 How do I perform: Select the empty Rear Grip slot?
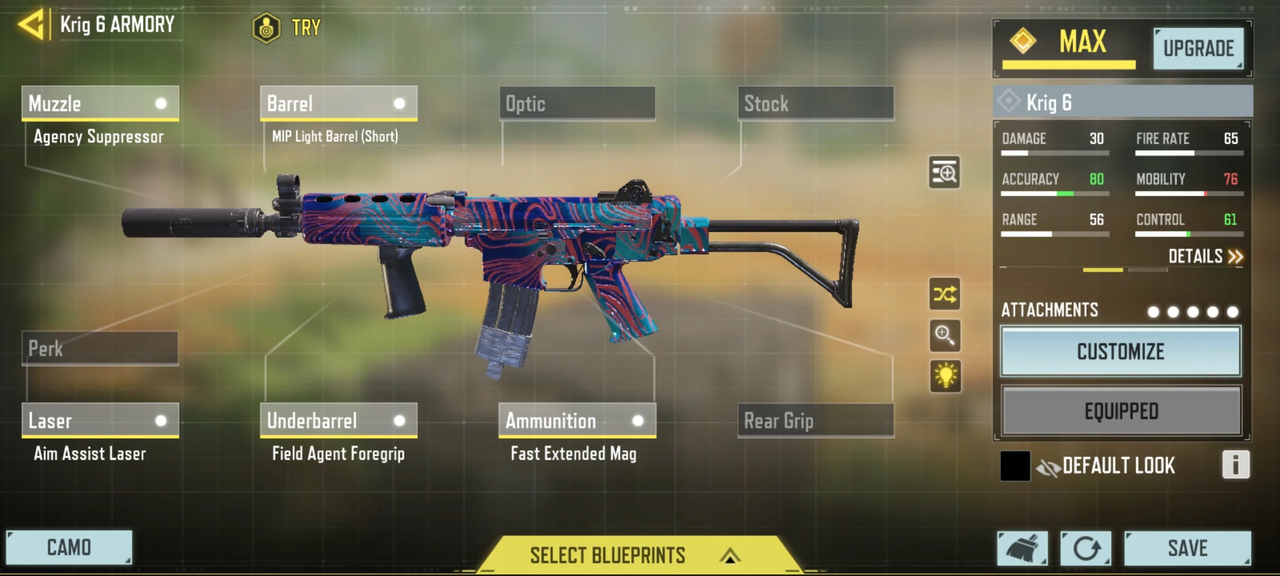click(x=816, y=421)
